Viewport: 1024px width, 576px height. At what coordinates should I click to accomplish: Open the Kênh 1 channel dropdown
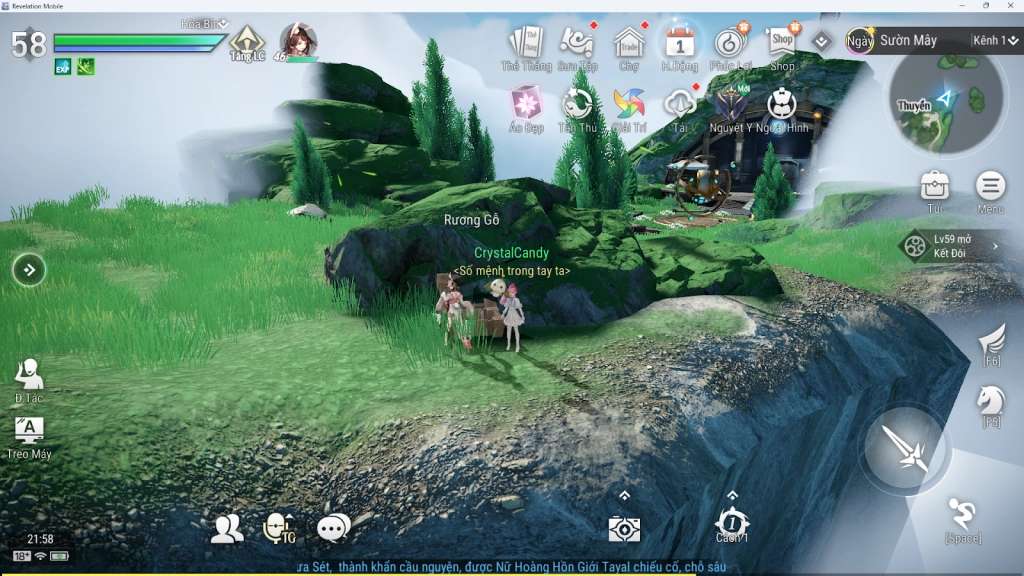995,40
